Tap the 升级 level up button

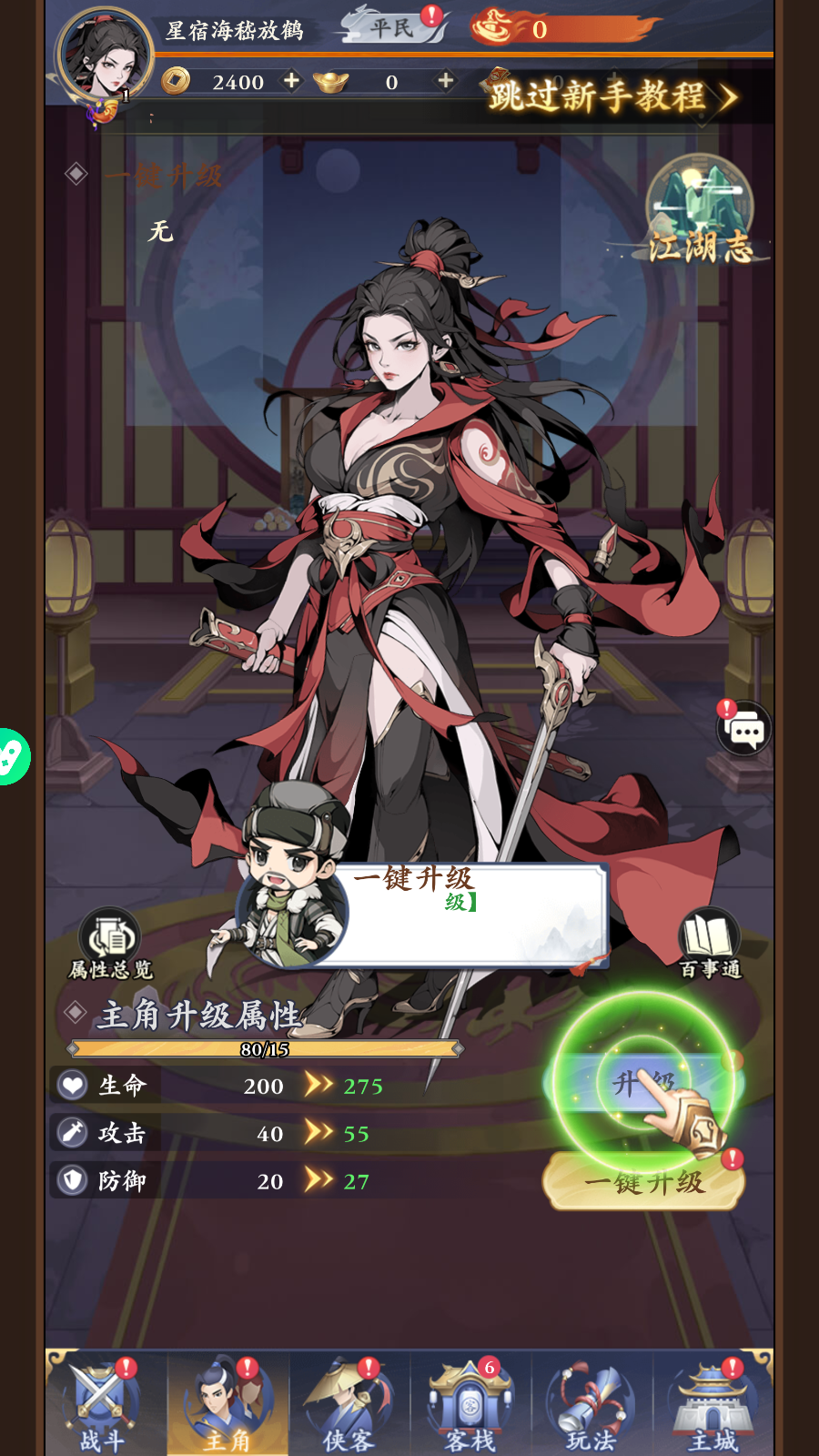coord(643,1083)
